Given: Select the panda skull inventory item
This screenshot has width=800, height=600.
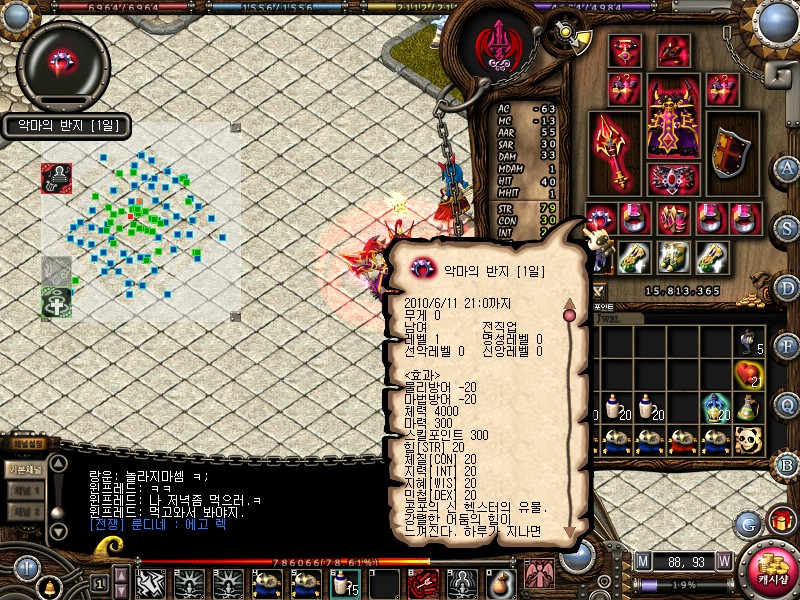Looking at the screenshot, I should point(748,439).
